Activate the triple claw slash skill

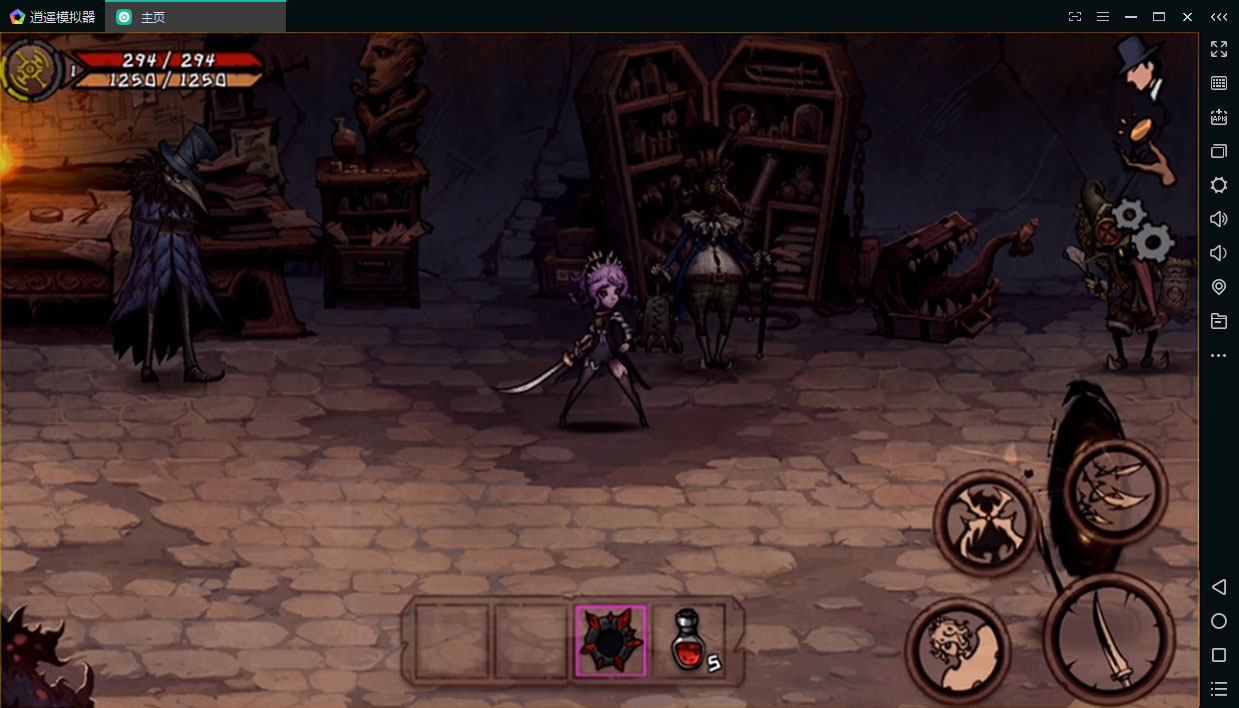point(1115,491)
